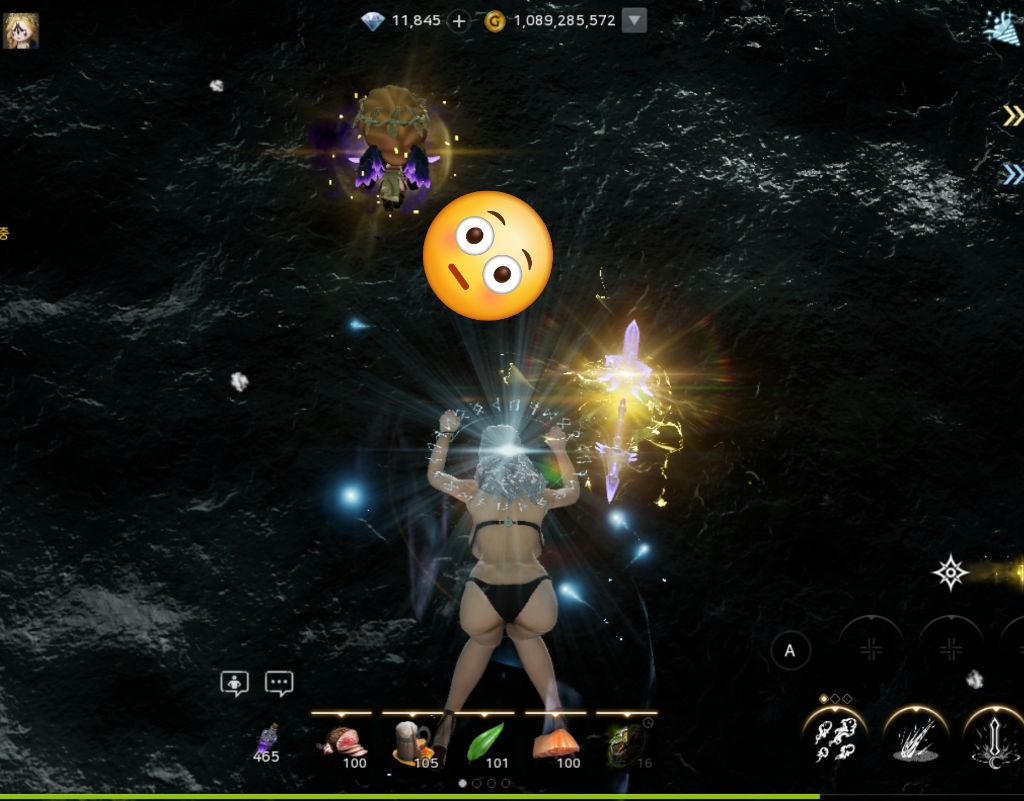The height and width of the screenshot is (801, 1024).
Task: Click the yellow double-chevron arrow
Action: click(1012, 117)
